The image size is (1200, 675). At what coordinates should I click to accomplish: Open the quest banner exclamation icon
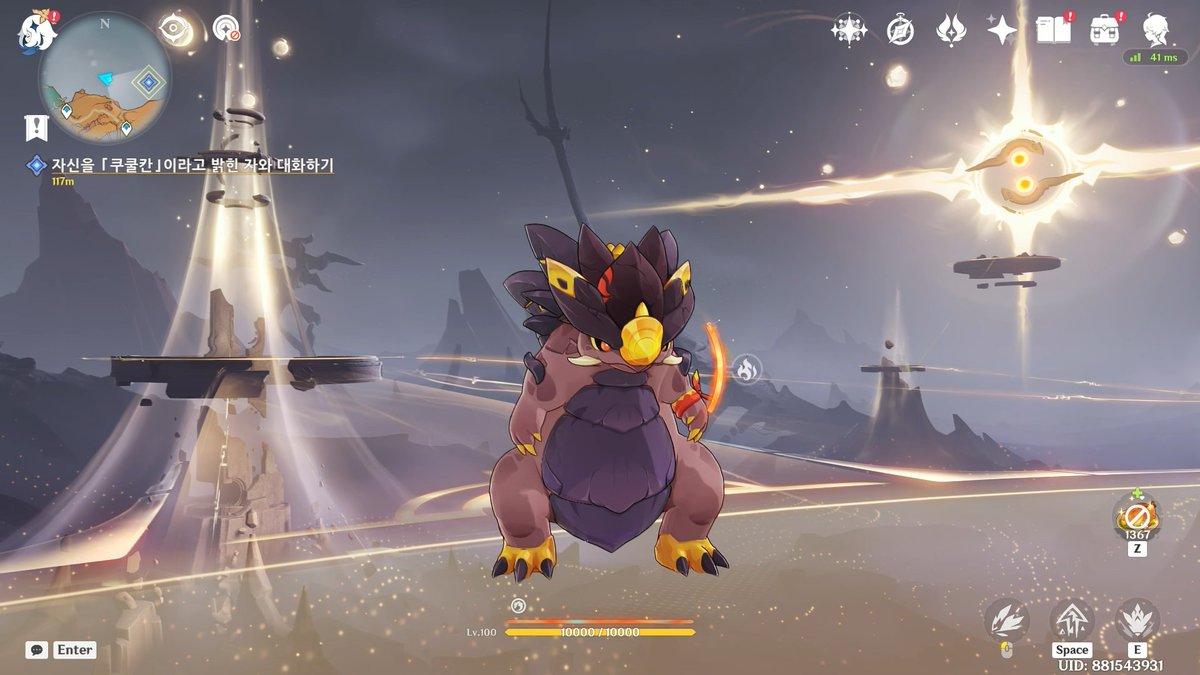point(36,127)
